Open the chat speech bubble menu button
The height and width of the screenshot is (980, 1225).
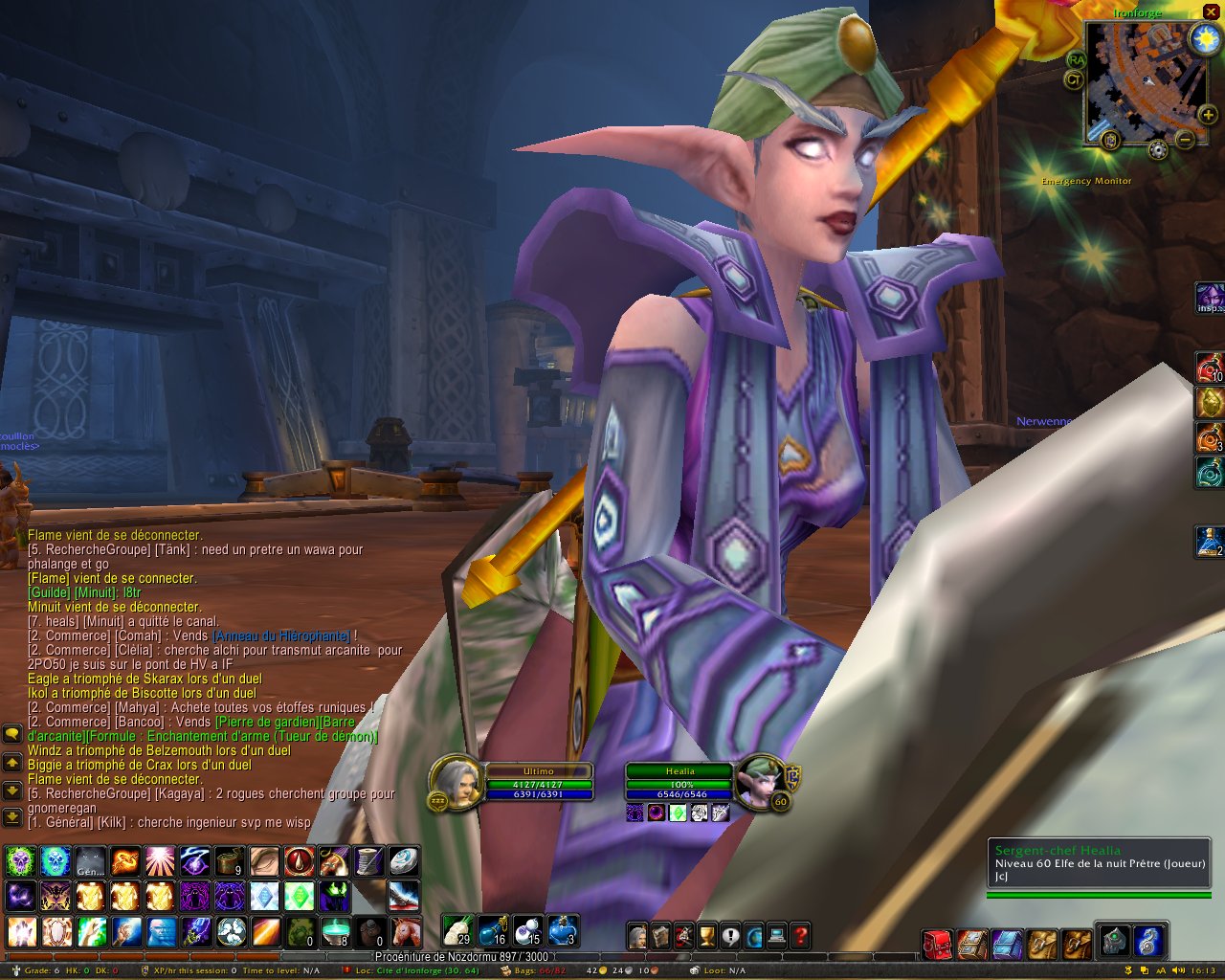[x=11, y=734]
